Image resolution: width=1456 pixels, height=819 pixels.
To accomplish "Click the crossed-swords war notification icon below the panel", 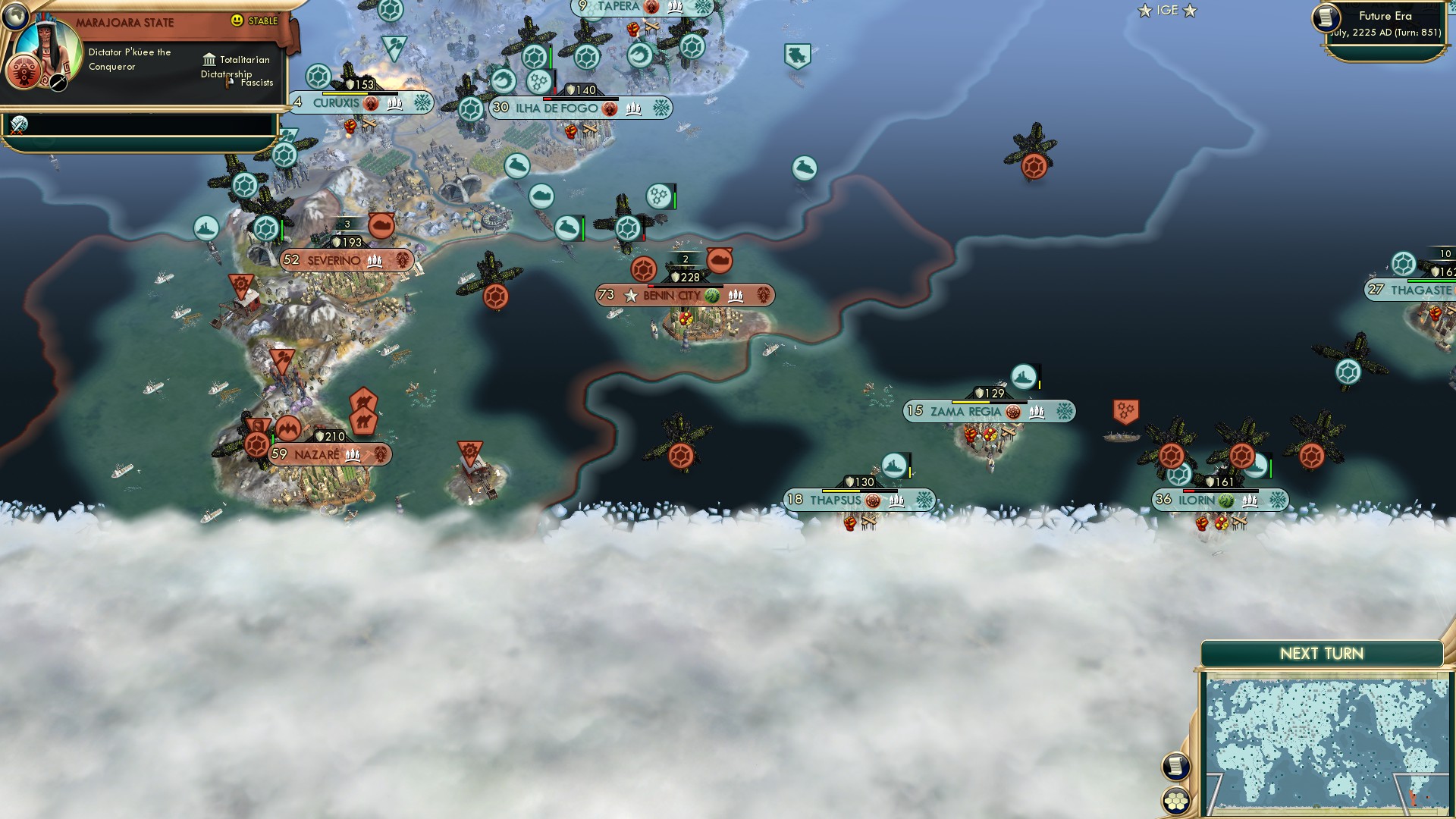I will coord(19,123).
